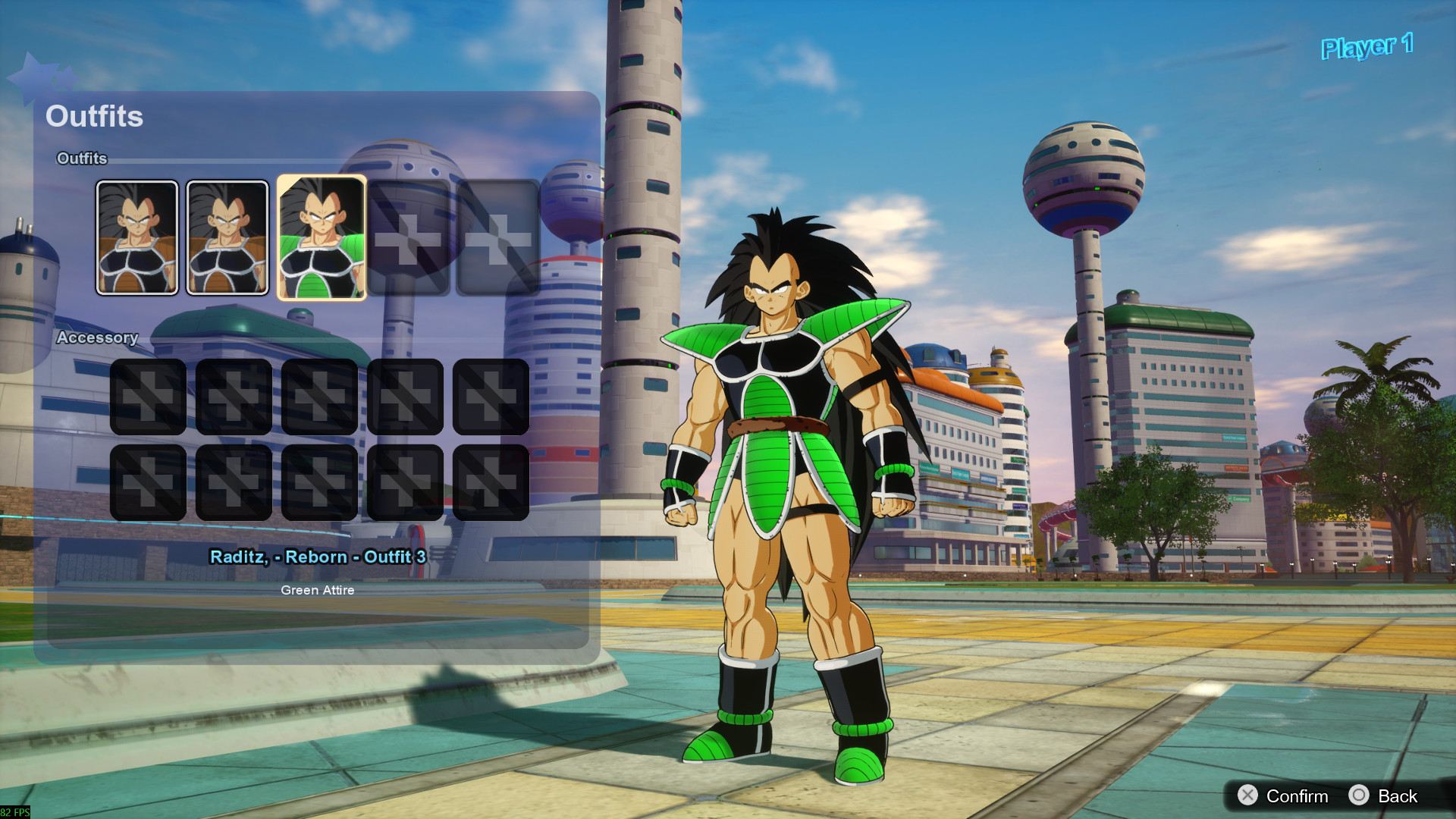This screenshot has width=1456, height=819.
Task: Click the Outfits section header
Action: pyautogui.click(x=82, y=158)
